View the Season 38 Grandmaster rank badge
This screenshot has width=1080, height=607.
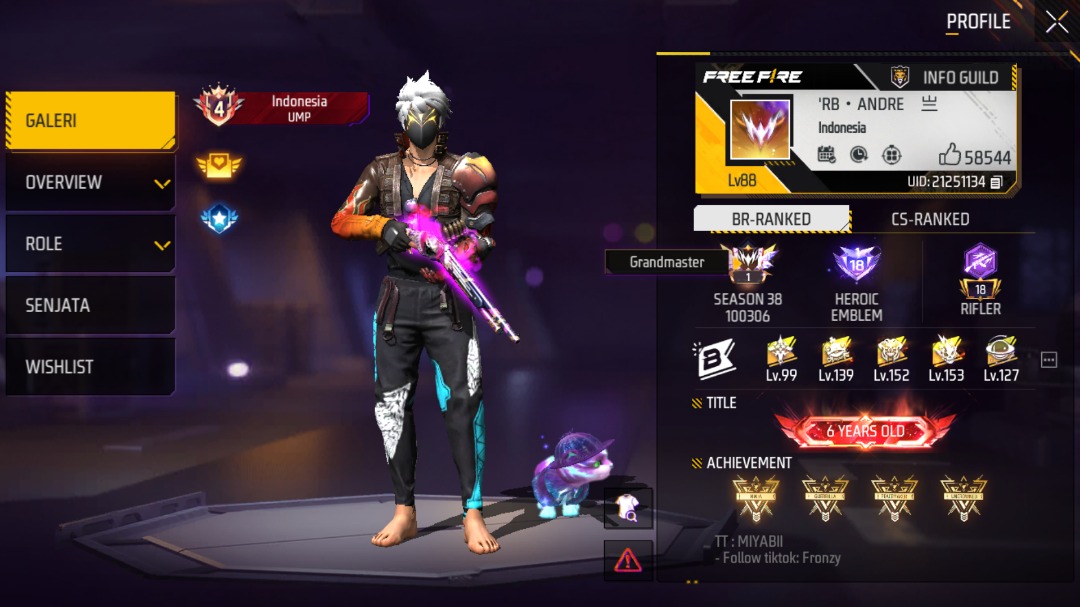[x=748, y=265]
